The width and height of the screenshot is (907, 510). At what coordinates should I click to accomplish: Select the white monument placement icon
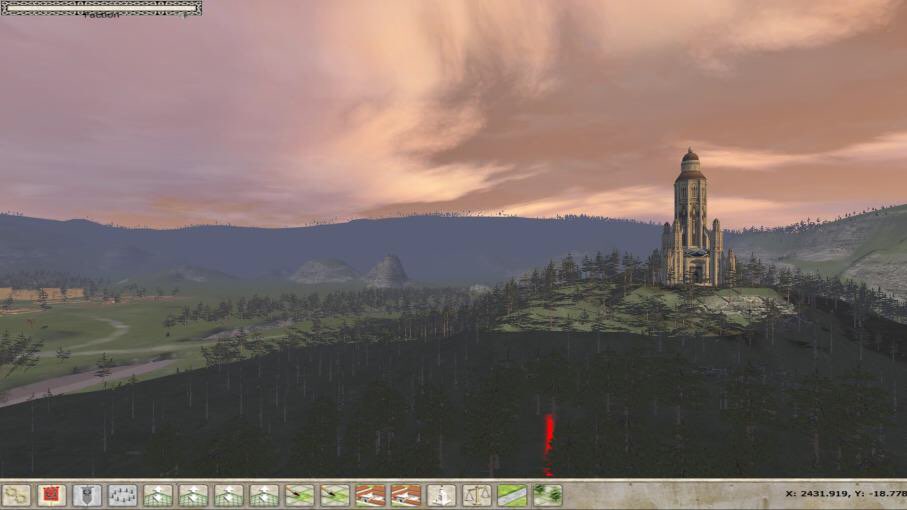[x=441, y=495]
